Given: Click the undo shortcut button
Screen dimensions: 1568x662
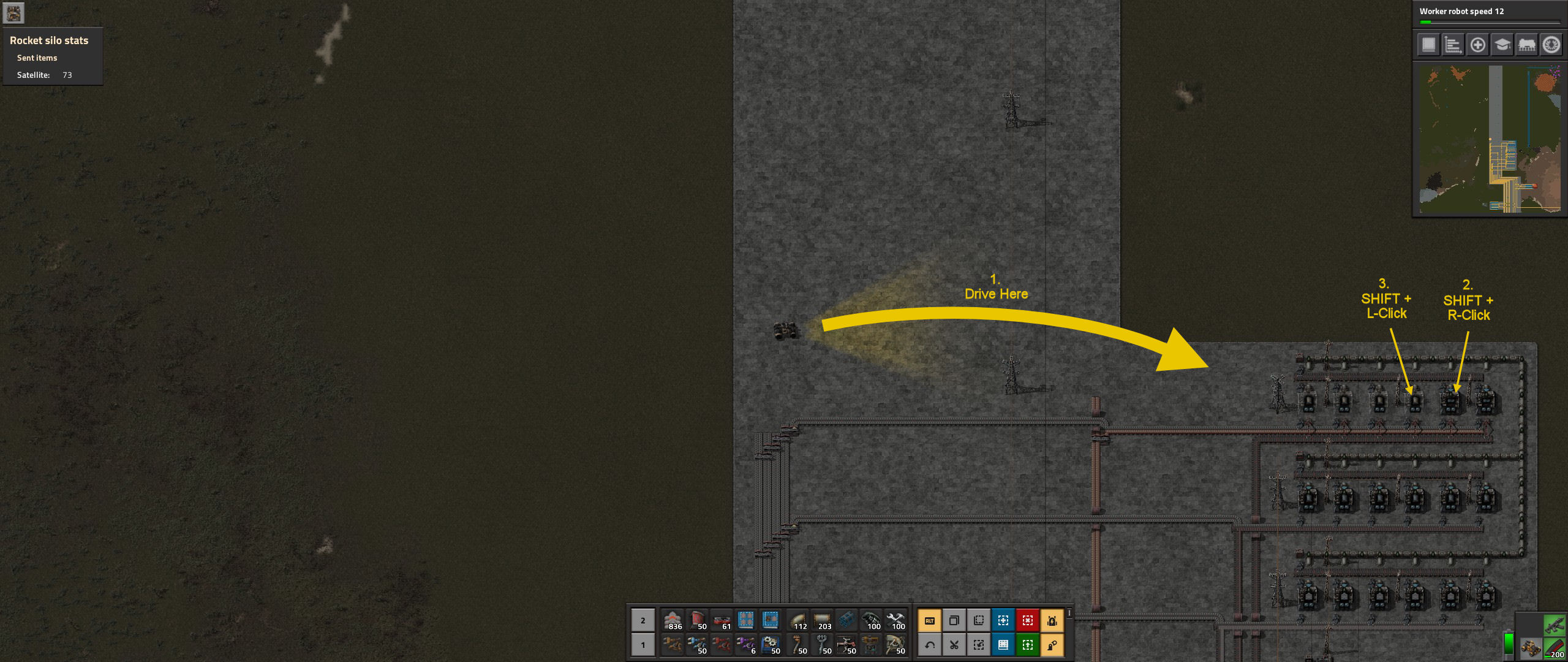Looking at the screenshot, I should click(x=931, y=644).
